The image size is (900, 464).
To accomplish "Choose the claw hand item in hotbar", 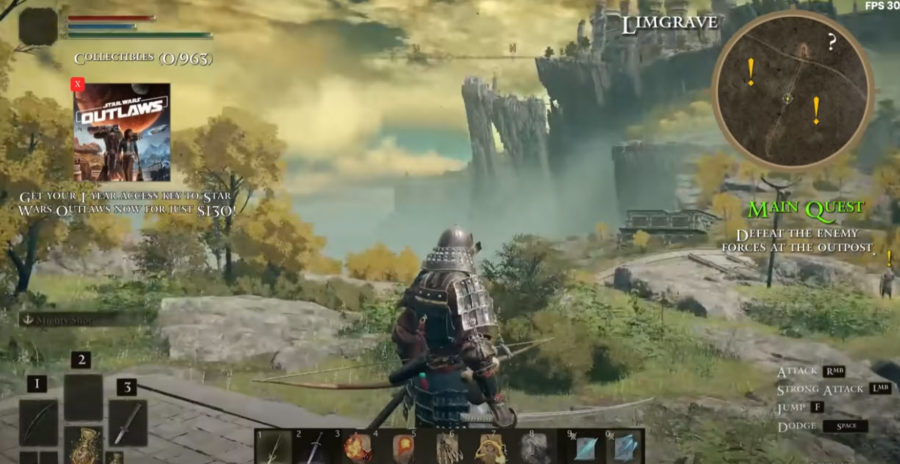I will (x=446, y=447).
